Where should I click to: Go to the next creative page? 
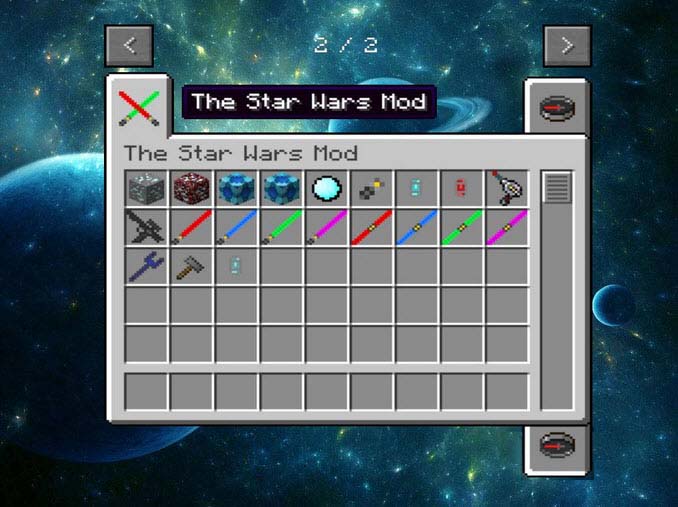click(567, 46)
